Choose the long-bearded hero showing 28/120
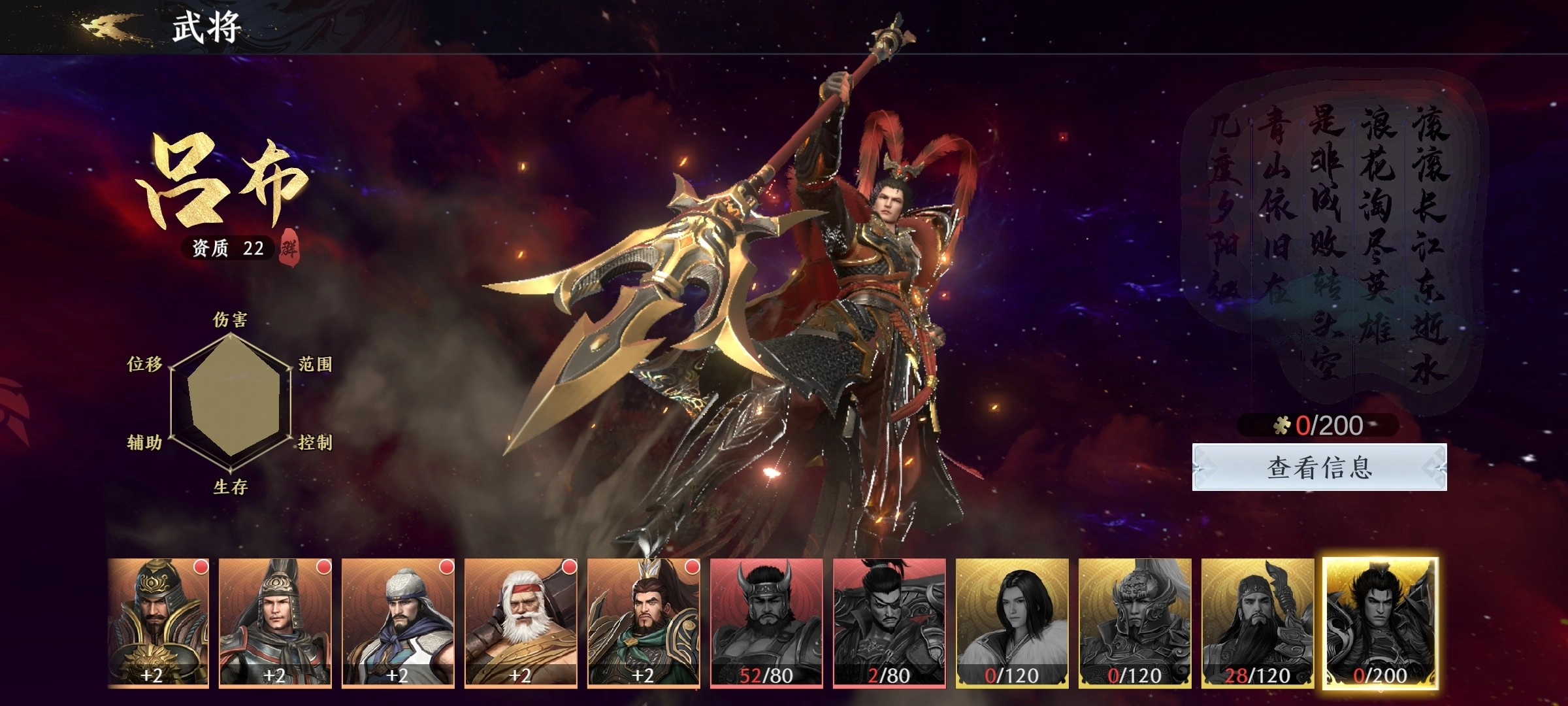Image resolution: width=1568 pixels, height=706 pixels. (x=1258, y=622)
